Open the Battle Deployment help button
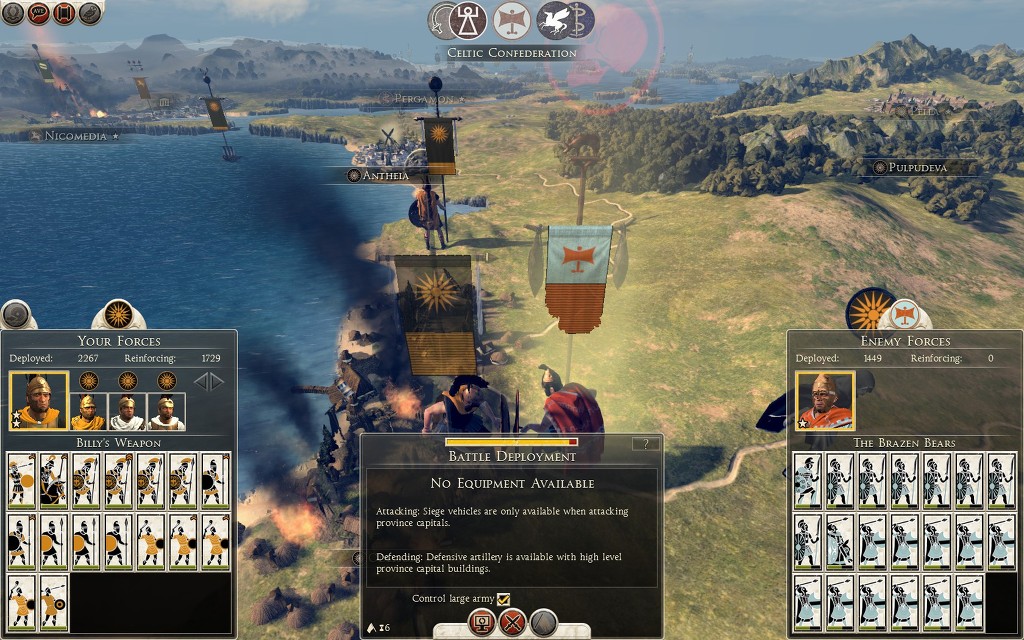The width and height of the screenshot is (1024, 640). pos(647,444)
